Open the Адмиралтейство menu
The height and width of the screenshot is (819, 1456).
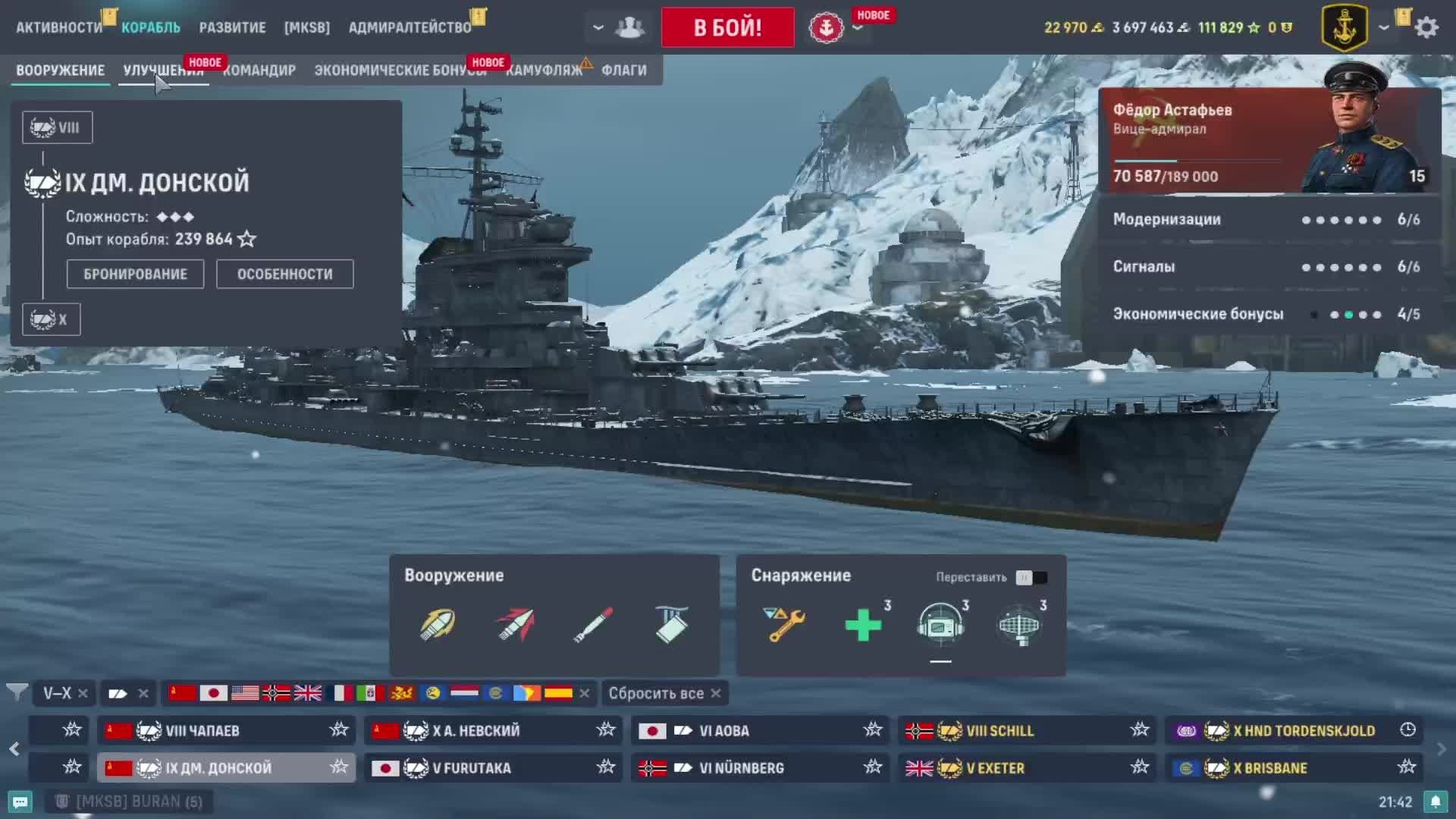(x=409, y=27)
